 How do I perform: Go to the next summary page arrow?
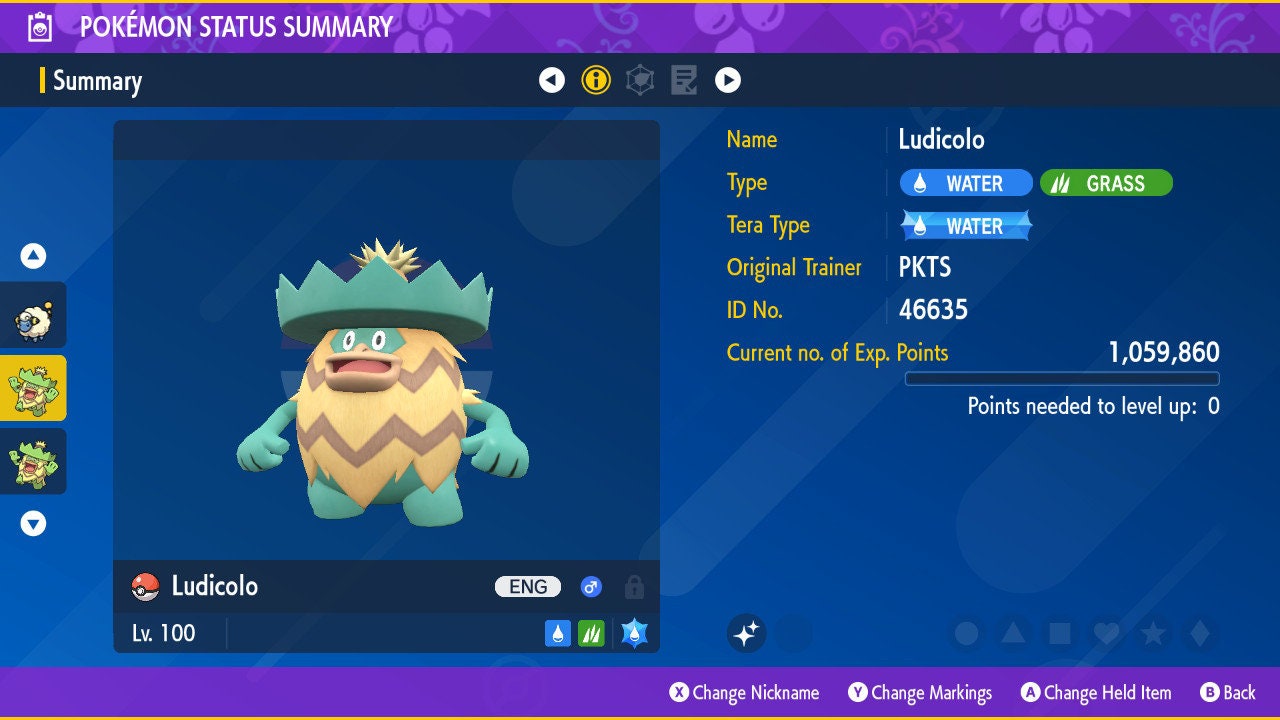728,80
